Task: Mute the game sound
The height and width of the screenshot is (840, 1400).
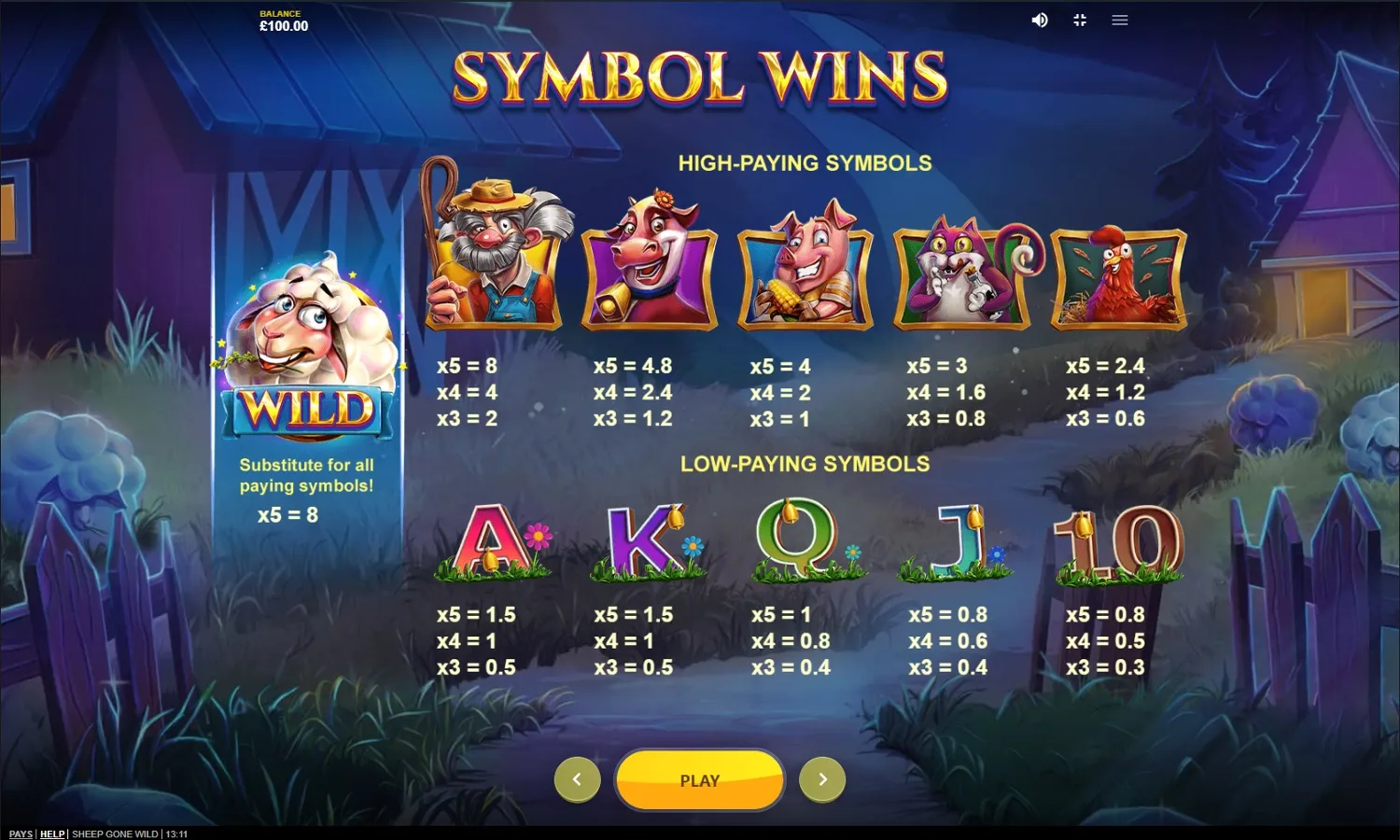Action: 1040,20
